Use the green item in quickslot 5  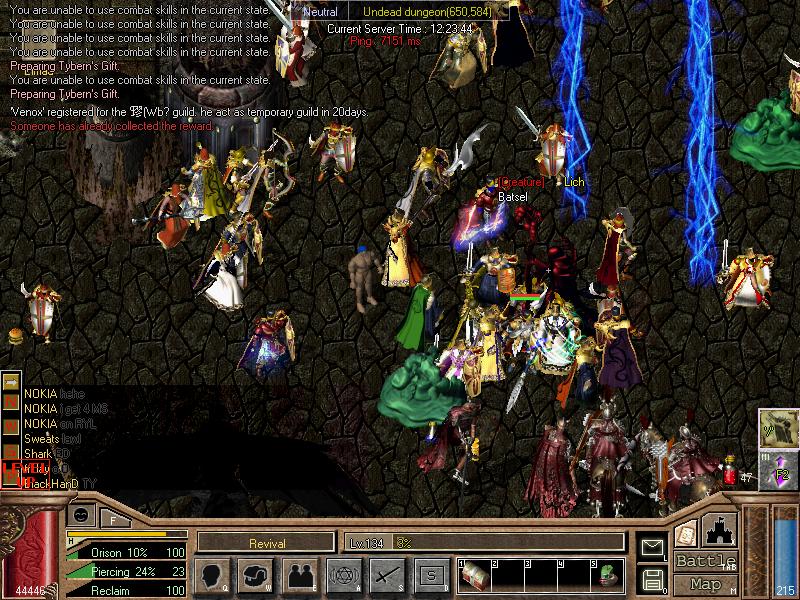click(x=605, y=577)
